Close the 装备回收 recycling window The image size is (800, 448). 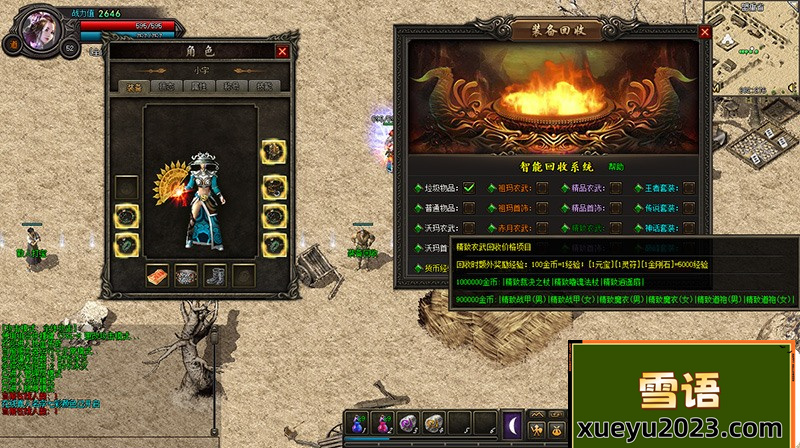pyautogui.click(x=705, y=32)
